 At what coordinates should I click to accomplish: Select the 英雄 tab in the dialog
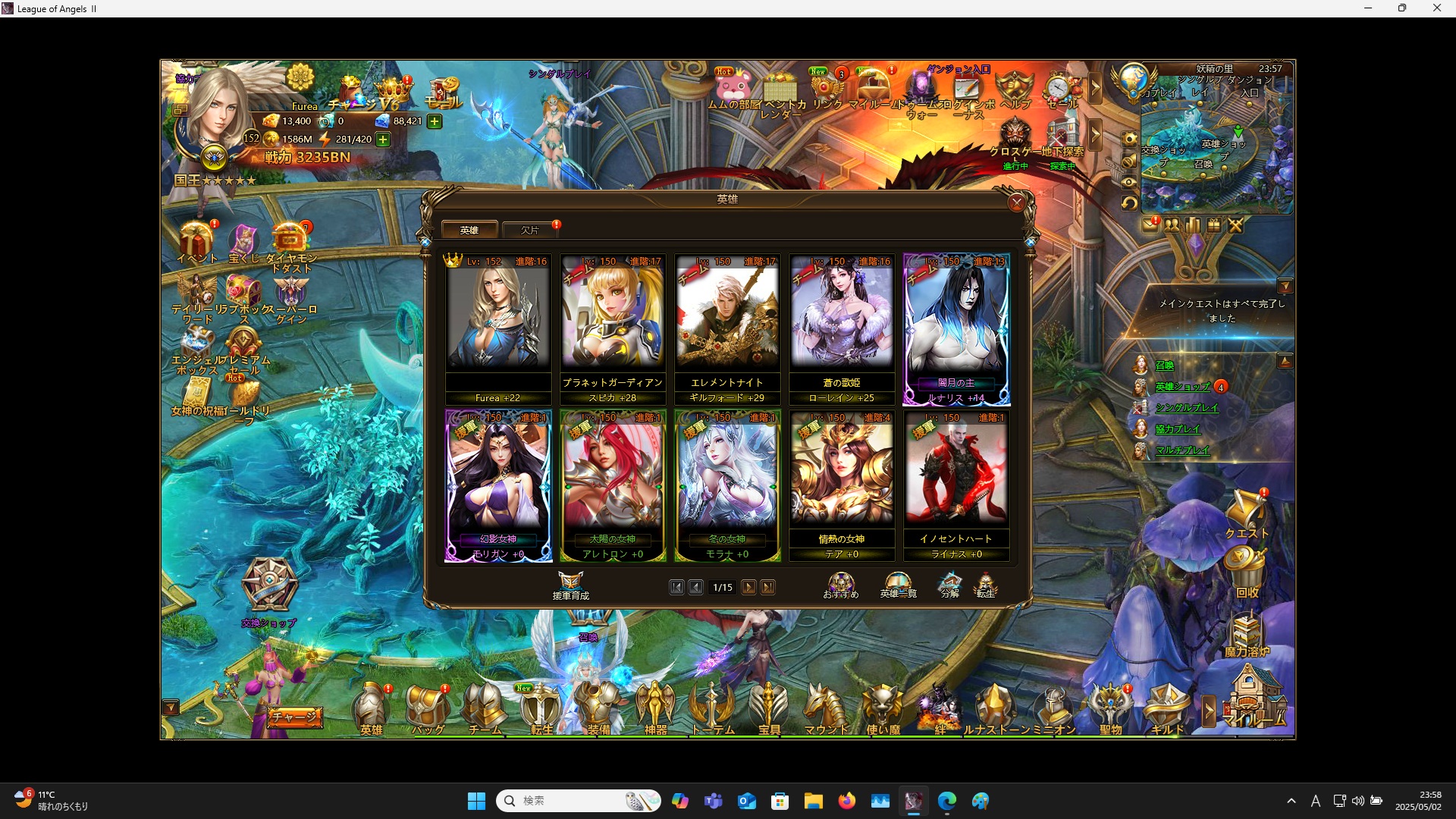pos(470,229)
